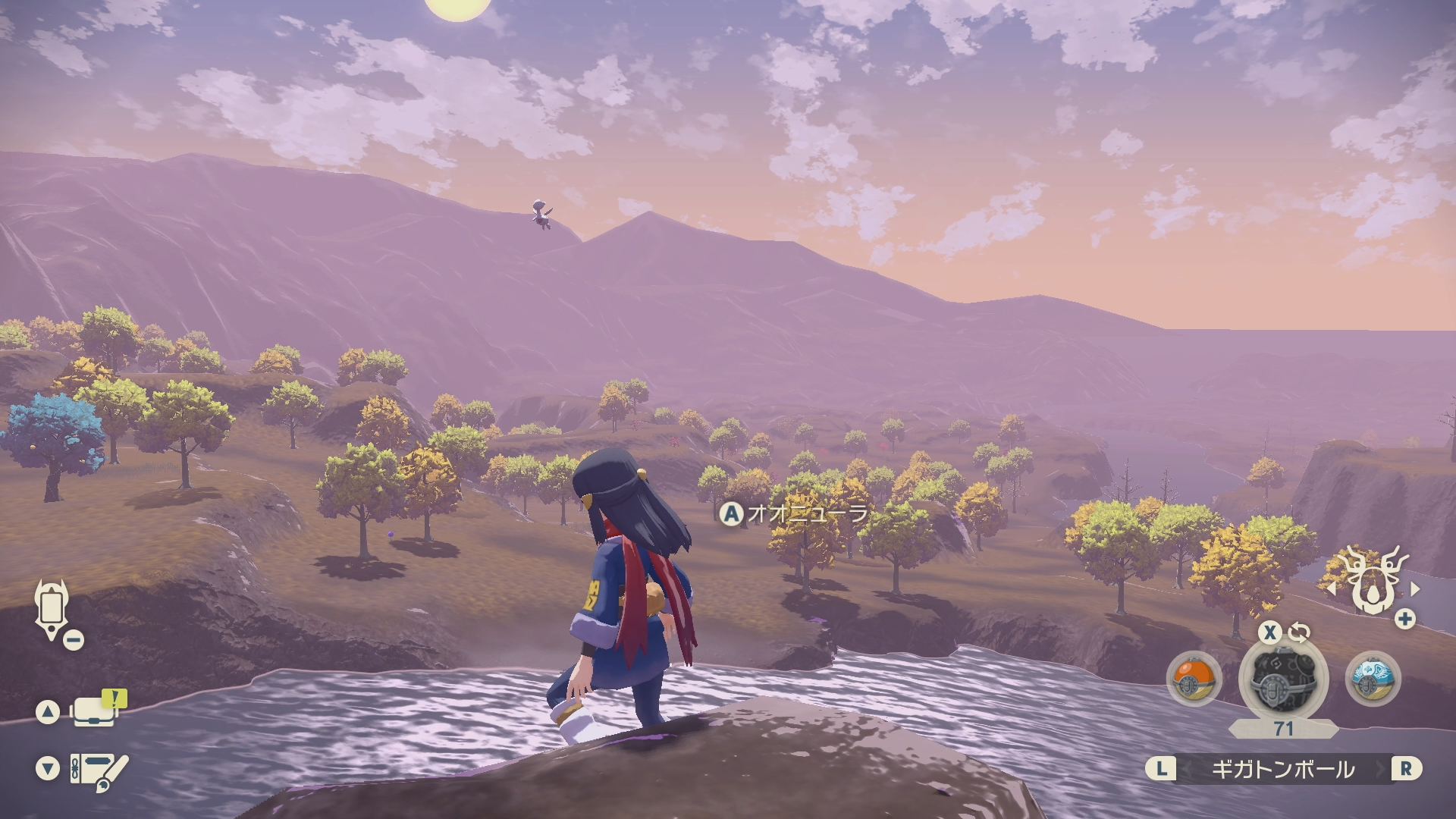Switch to next ride with right arrow

click(x=1415, y=588)
